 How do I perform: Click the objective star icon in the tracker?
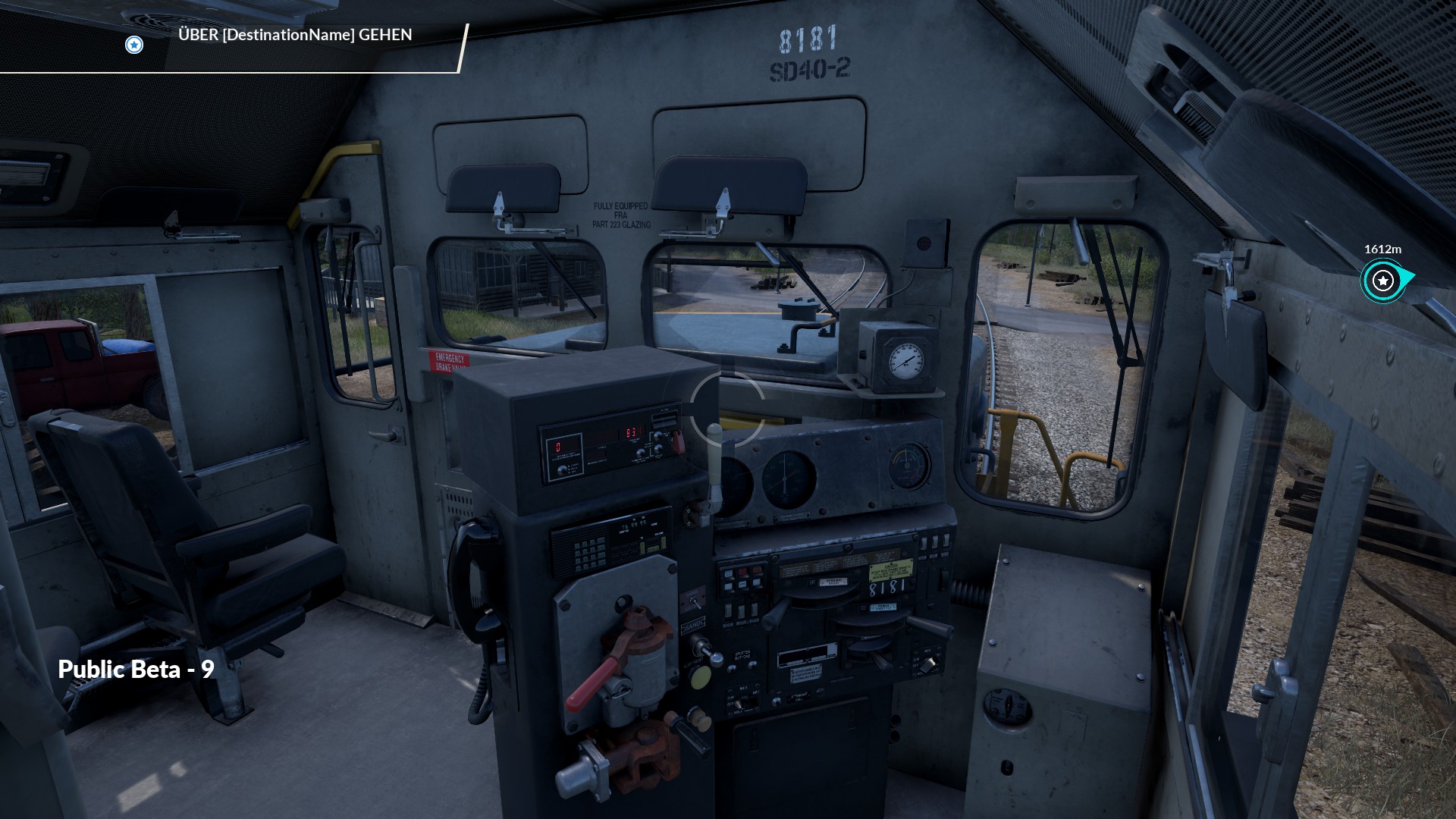(x=134, y=45)
